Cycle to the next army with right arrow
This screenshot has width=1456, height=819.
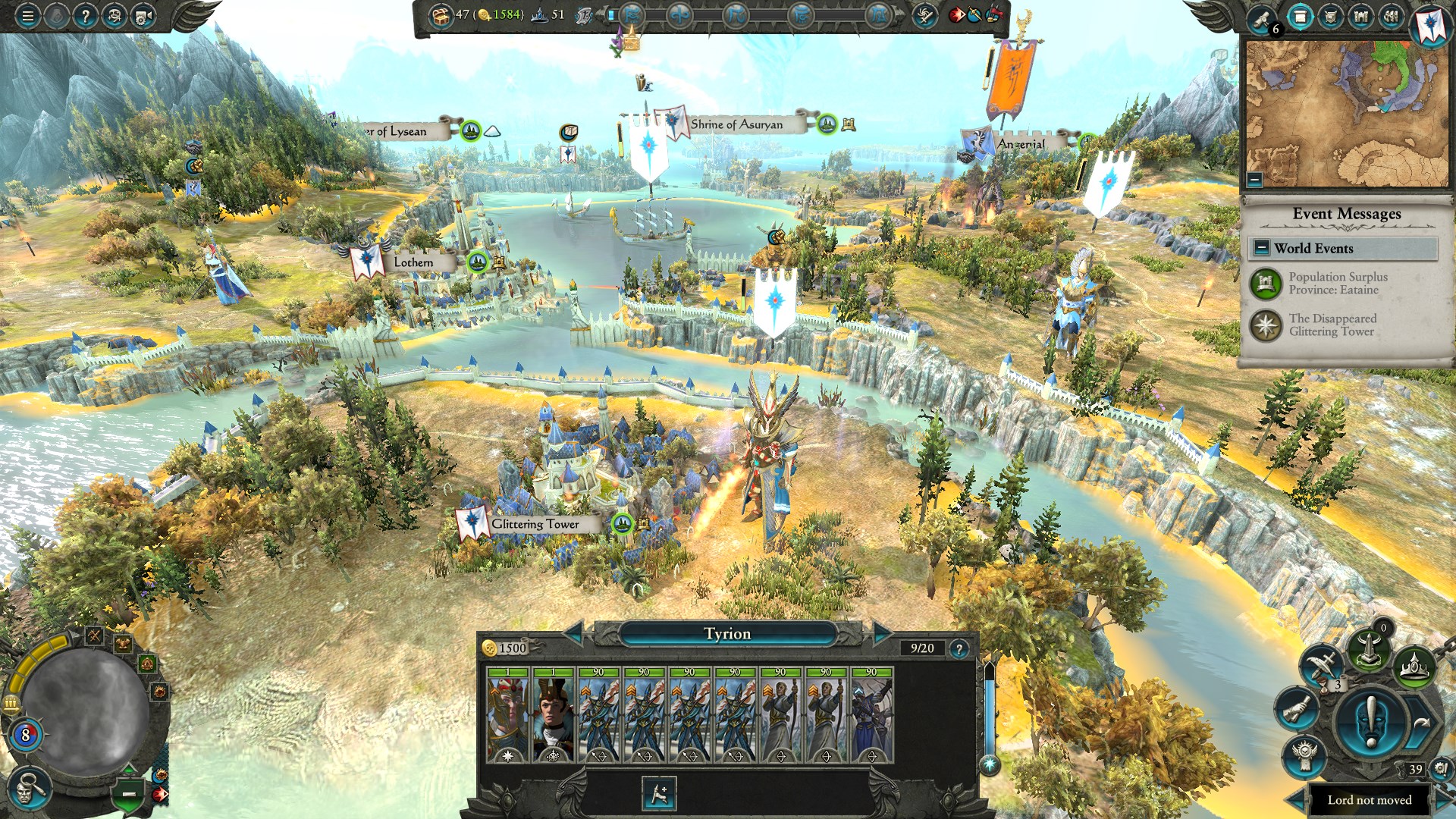click(x=882, y=633)
